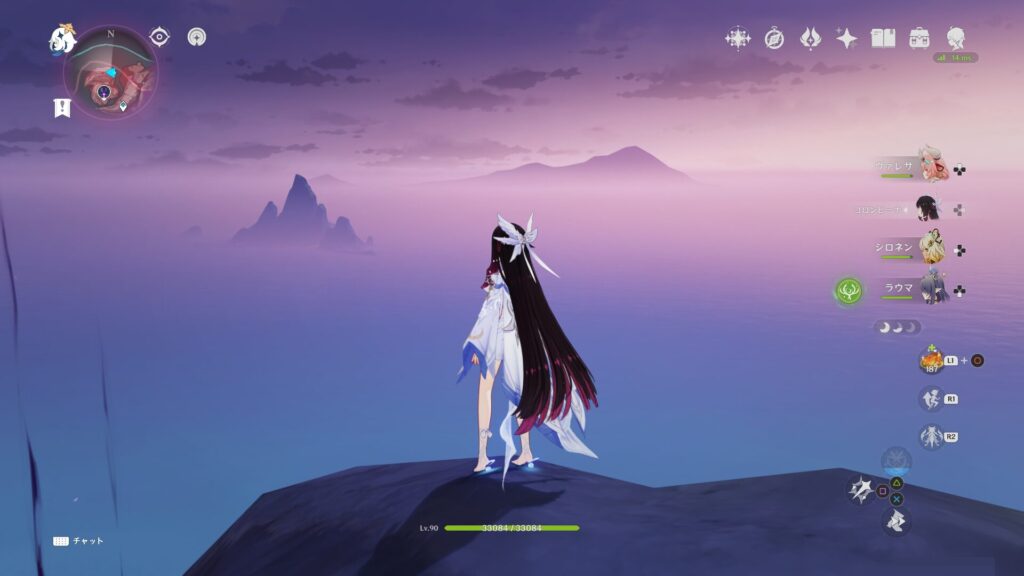This screenshot has height=576, width=1024.
Task: Open the Paimon menu icon
Action: click(63, 39)
